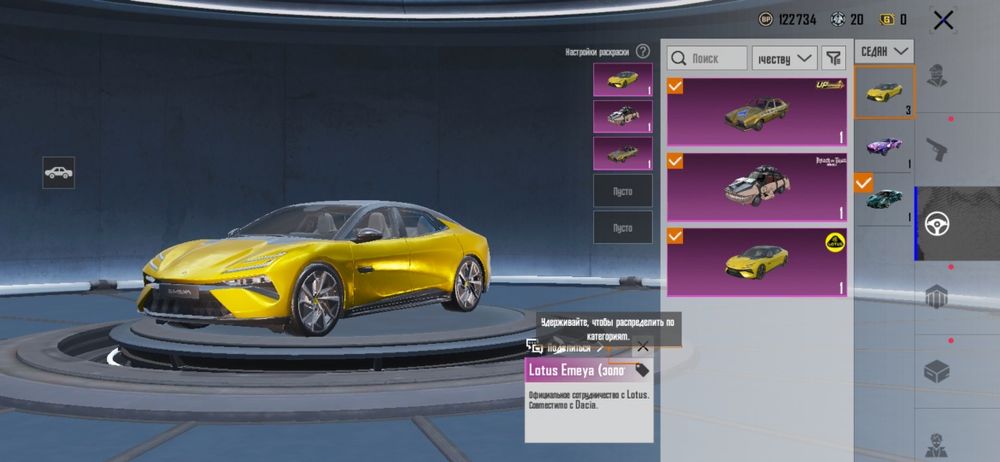This screenshot has width=1000, height=462.
Task: Switch to the steering wheel vehicles tab
Action: click(x=936, y=223)
